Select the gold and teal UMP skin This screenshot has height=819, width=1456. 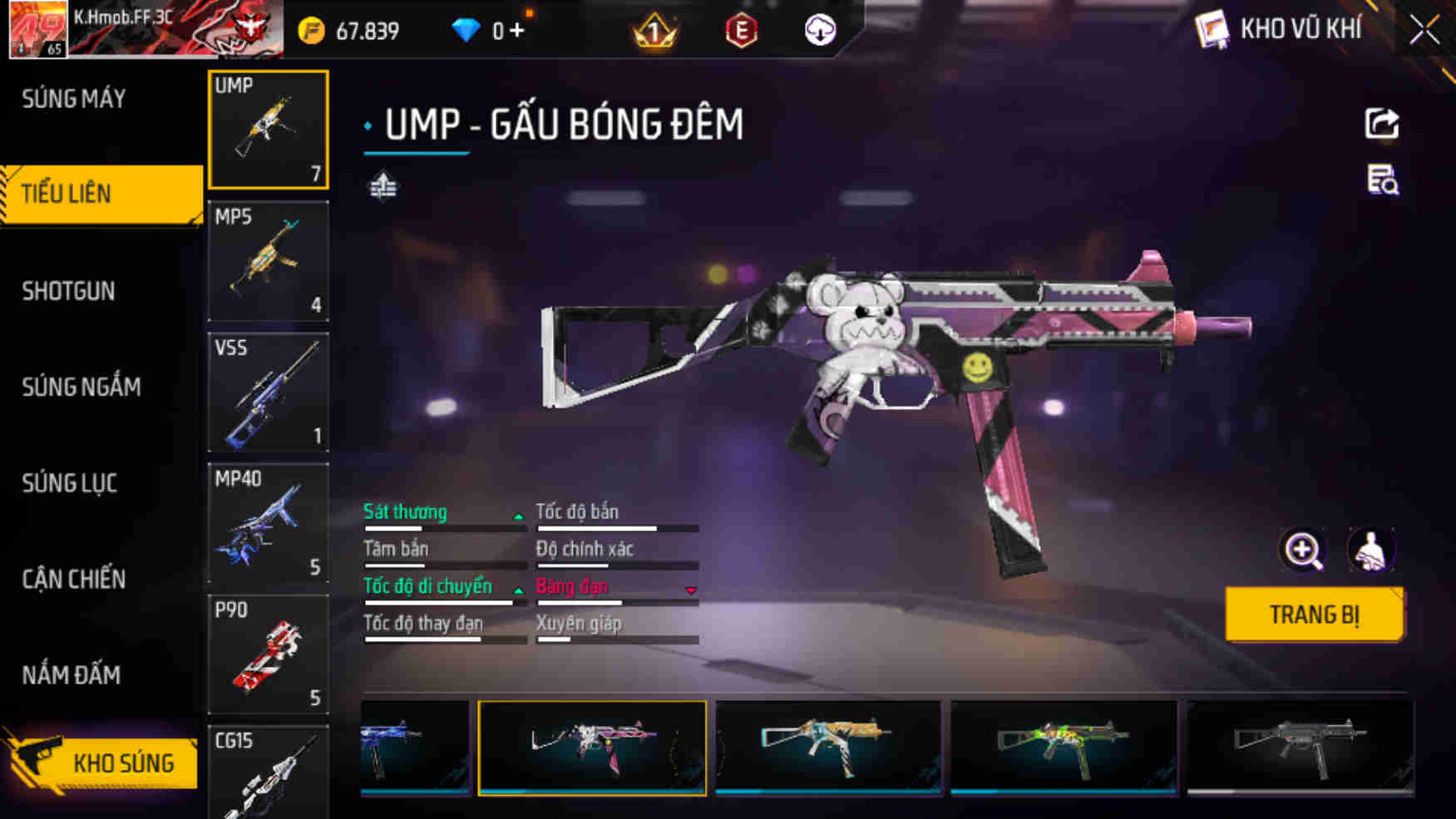click(x=828, y=747)
